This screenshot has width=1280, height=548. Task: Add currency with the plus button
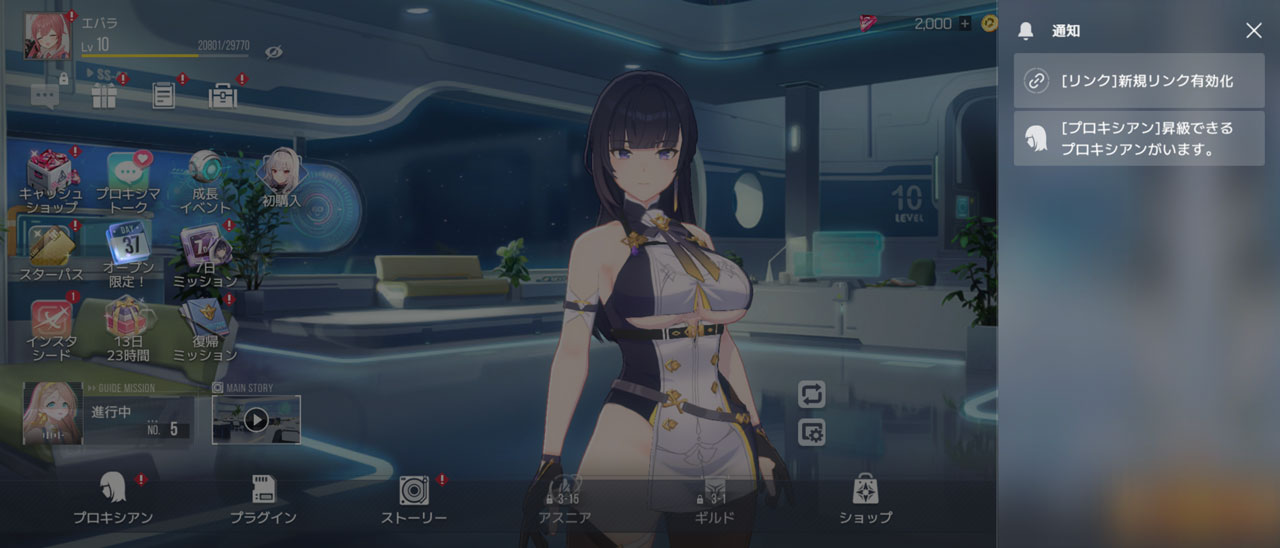[964, 24]
